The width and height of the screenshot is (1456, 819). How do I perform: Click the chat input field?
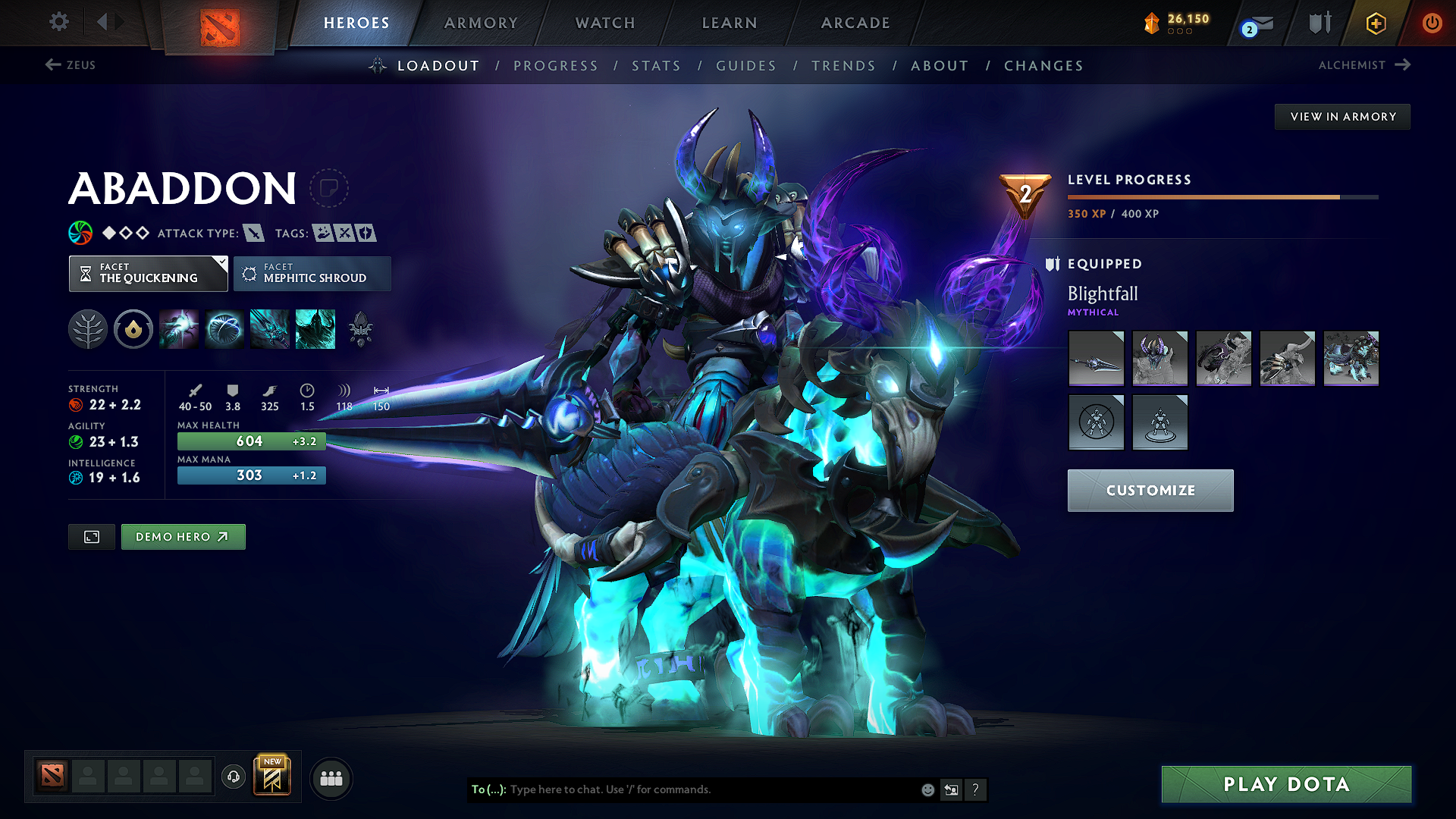tap(682, 789)
